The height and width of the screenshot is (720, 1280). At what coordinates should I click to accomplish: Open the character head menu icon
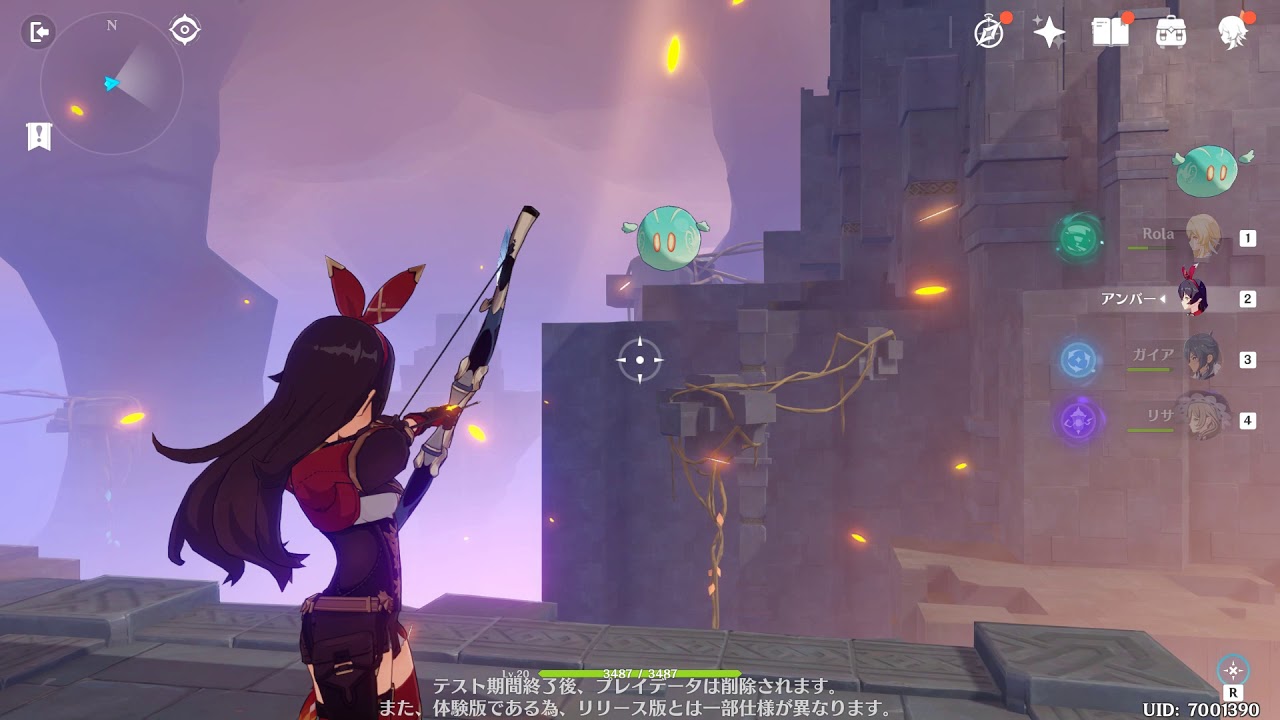(1233, 32)
